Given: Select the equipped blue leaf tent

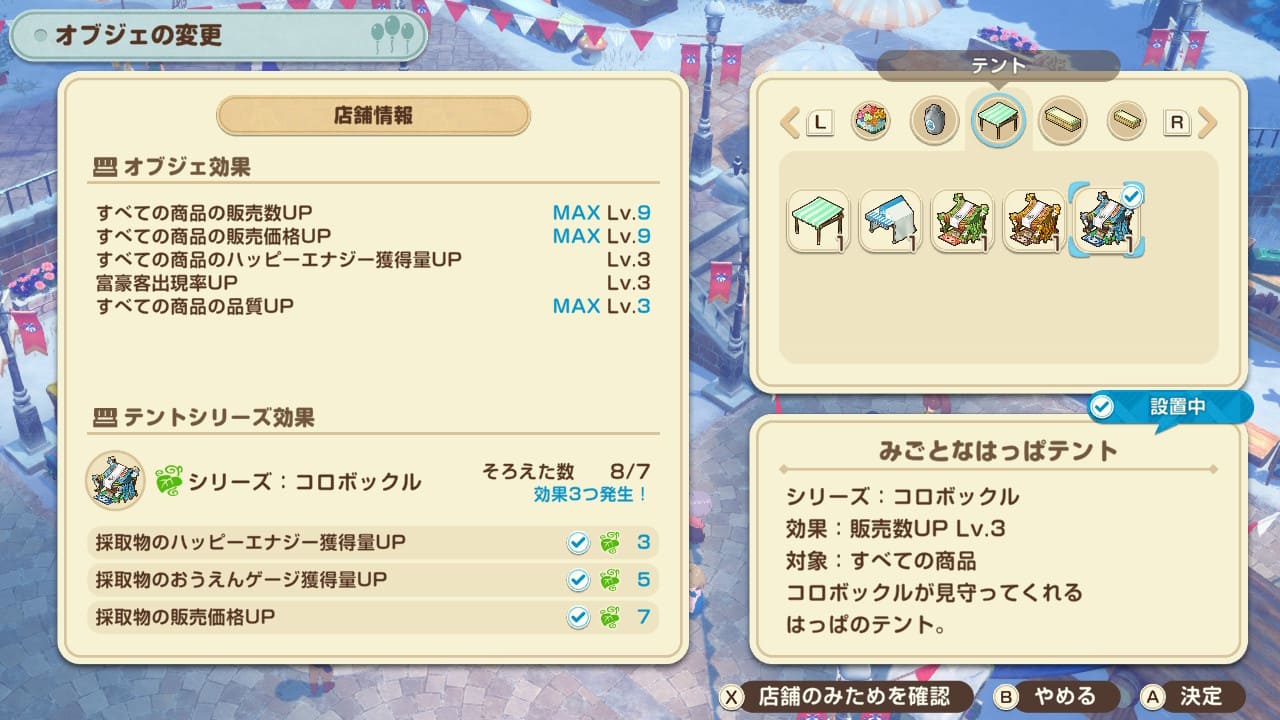Looking at the screenshot, I should pyautogui.click(x=1107, y=221).
